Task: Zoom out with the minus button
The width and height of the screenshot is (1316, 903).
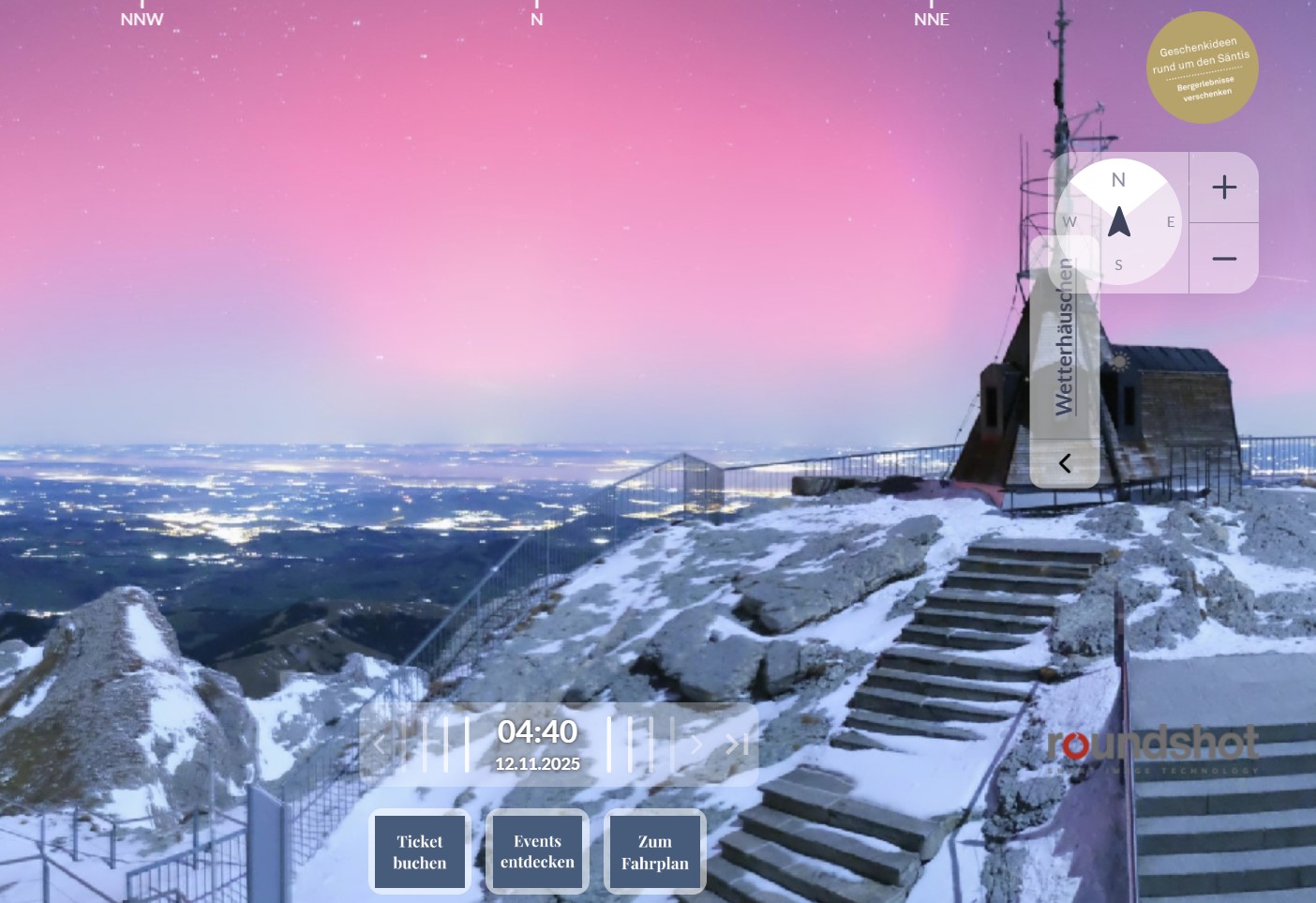Action: point(1224,259)
